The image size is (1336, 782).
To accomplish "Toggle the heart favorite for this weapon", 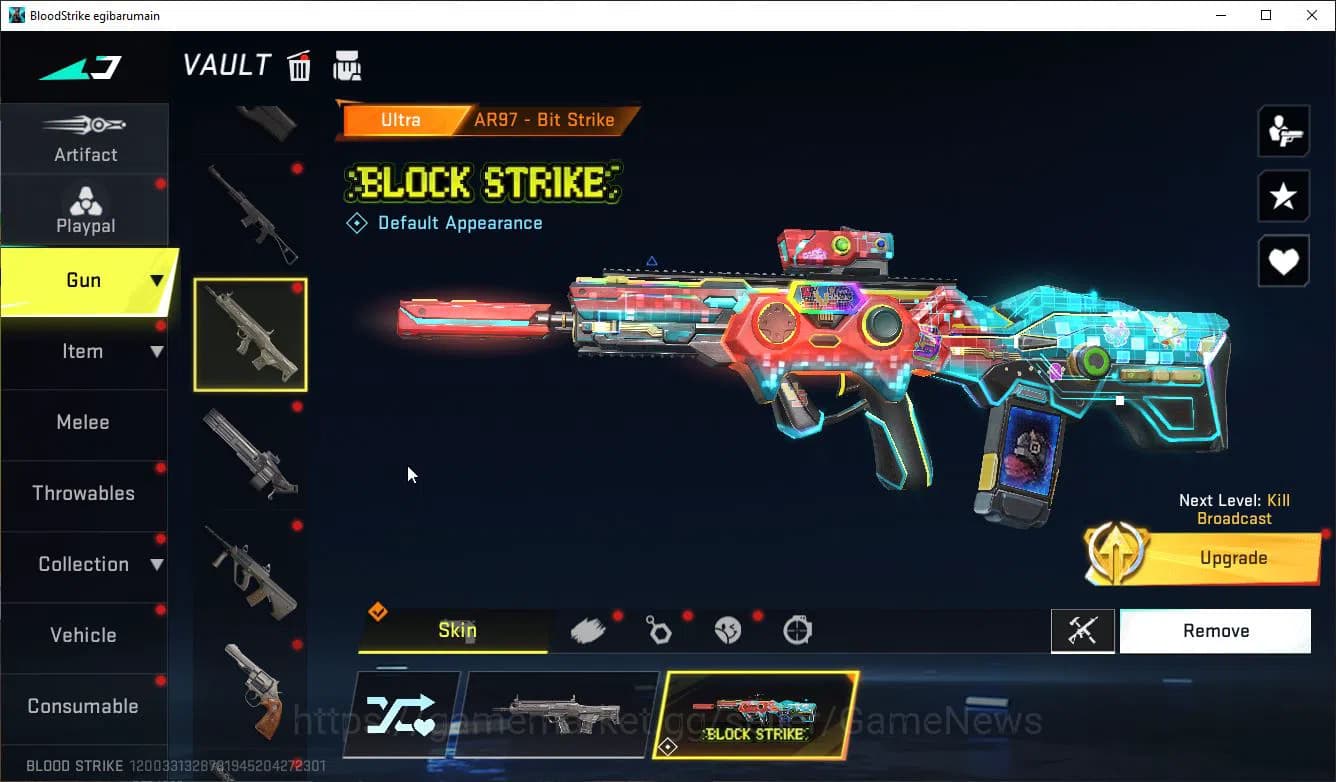I will tap(1283, 261).
